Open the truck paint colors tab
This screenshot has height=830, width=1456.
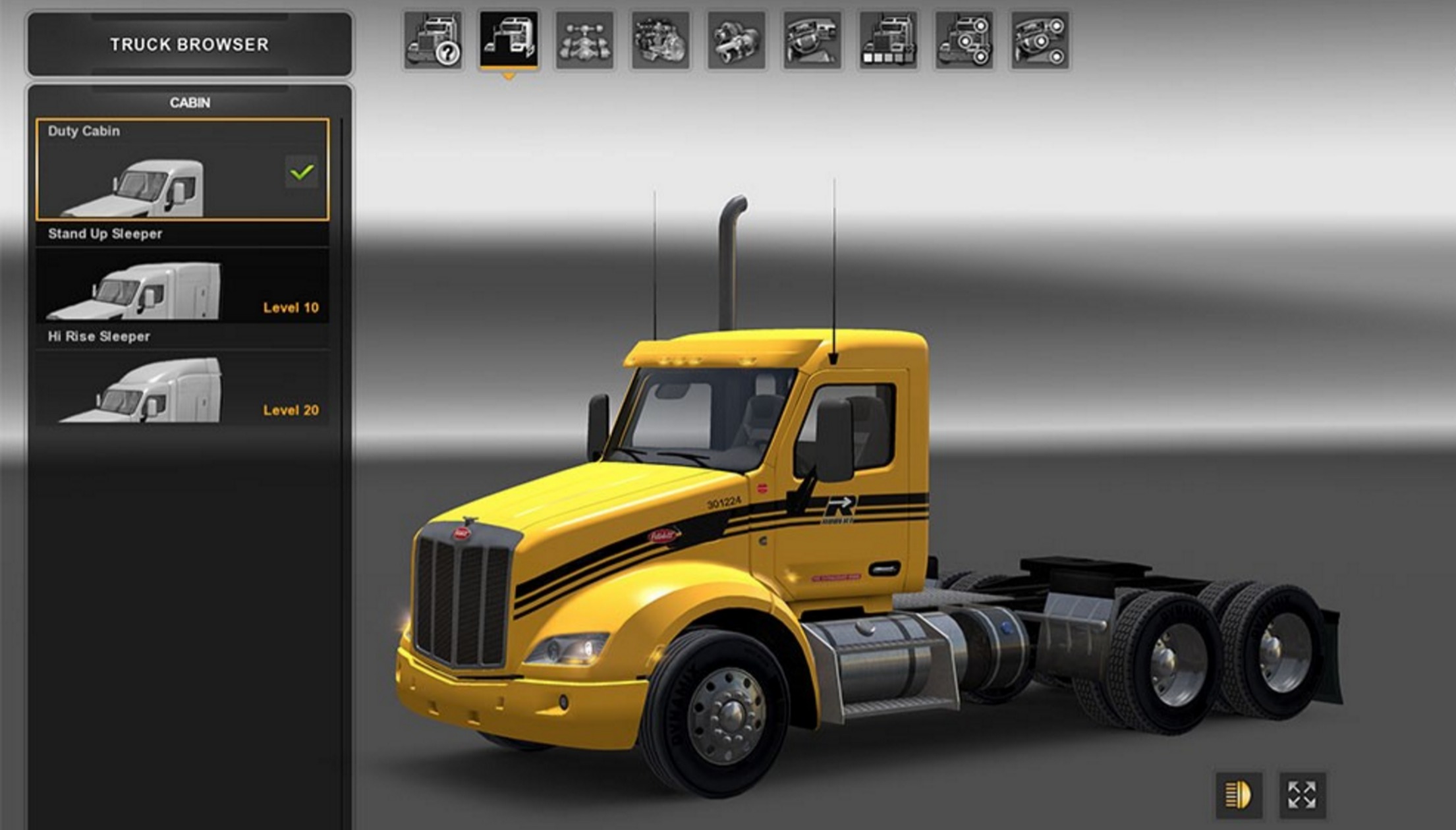tap(888, 41)
